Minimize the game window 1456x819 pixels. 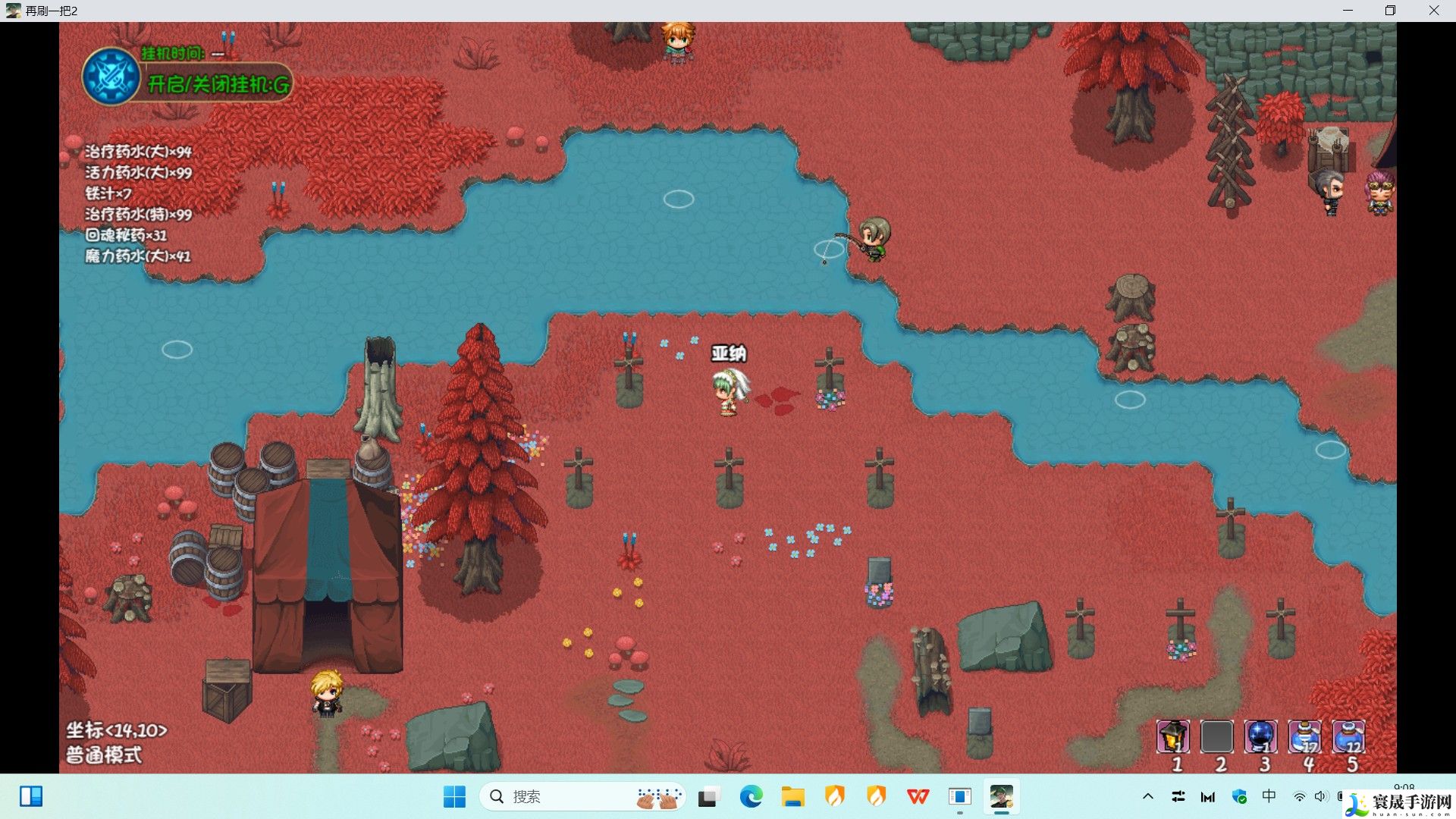click(x=1348, y=11)
